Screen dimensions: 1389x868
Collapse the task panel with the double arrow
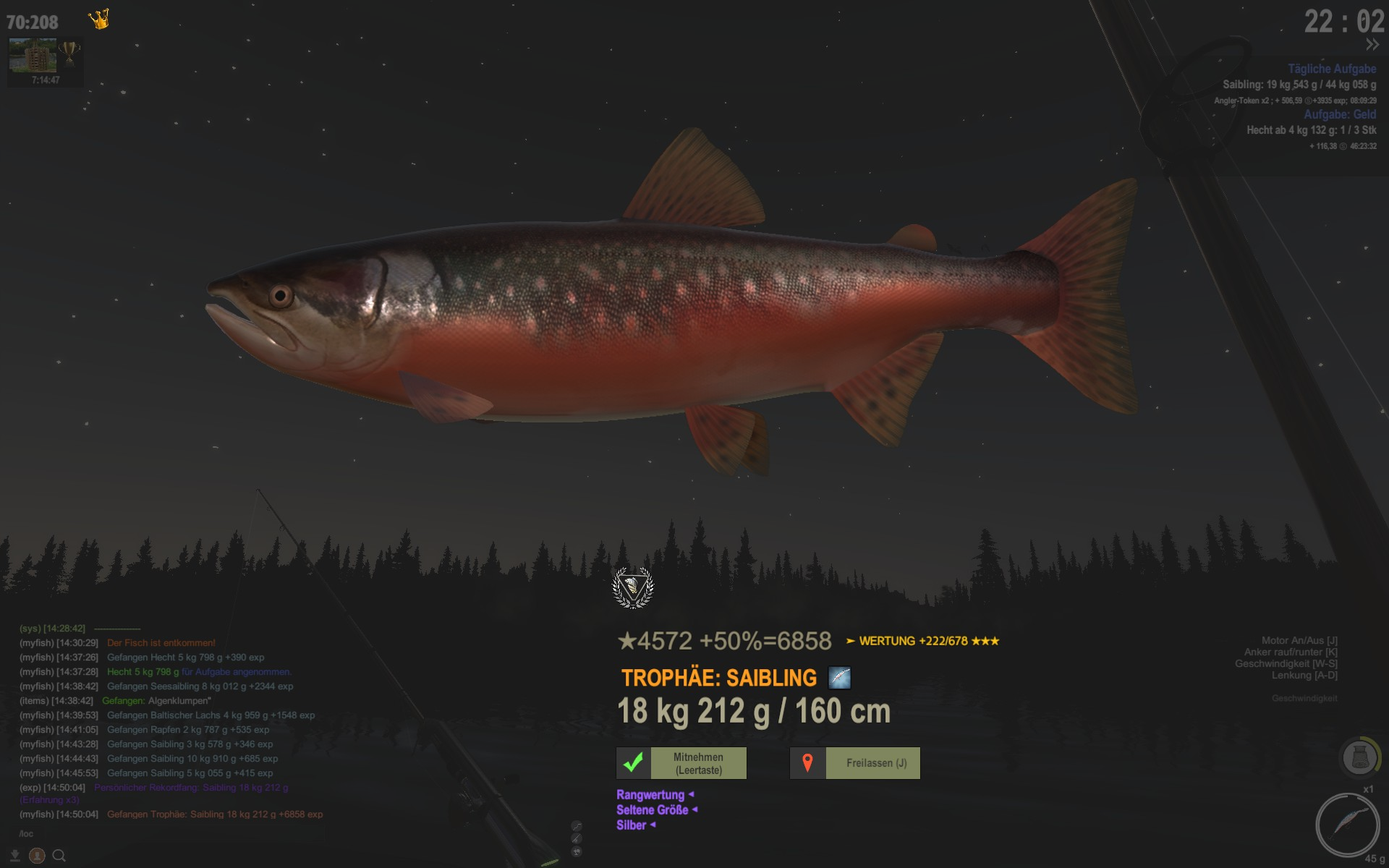point(1372,45)
